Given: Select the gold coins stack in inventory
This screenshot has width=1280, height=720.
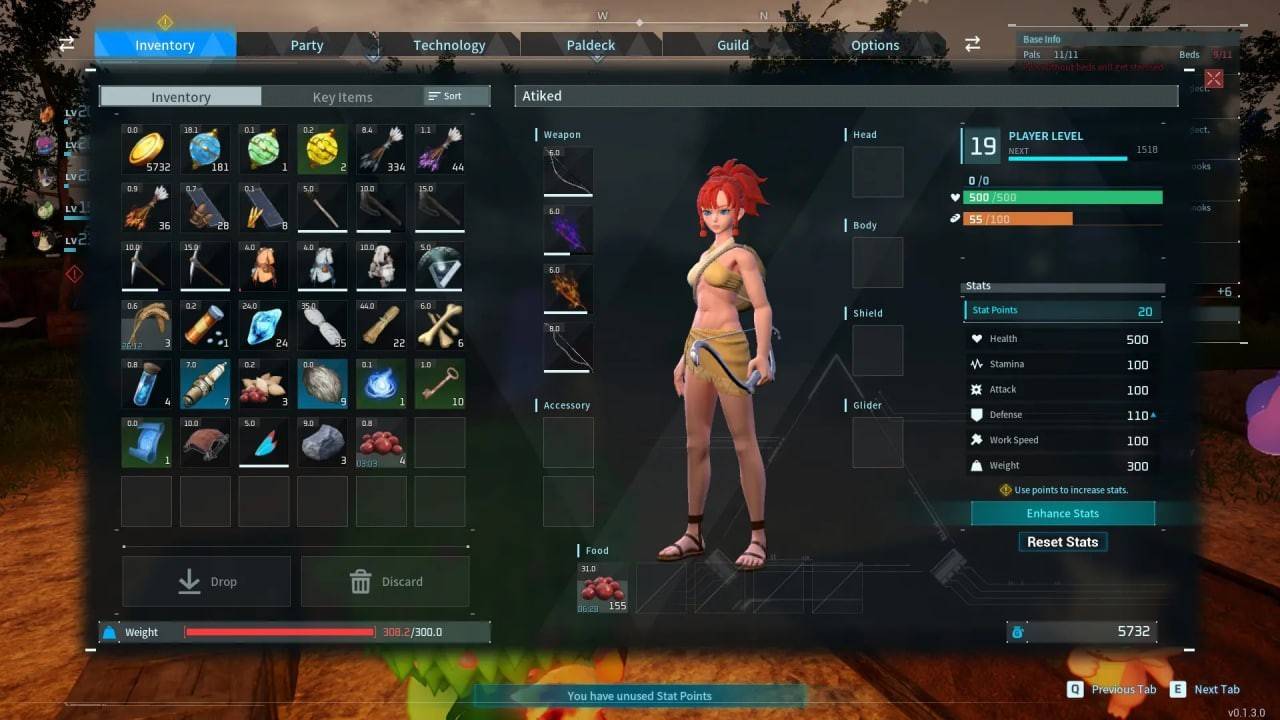Looking at the screenshot, I should pos(145,148).
